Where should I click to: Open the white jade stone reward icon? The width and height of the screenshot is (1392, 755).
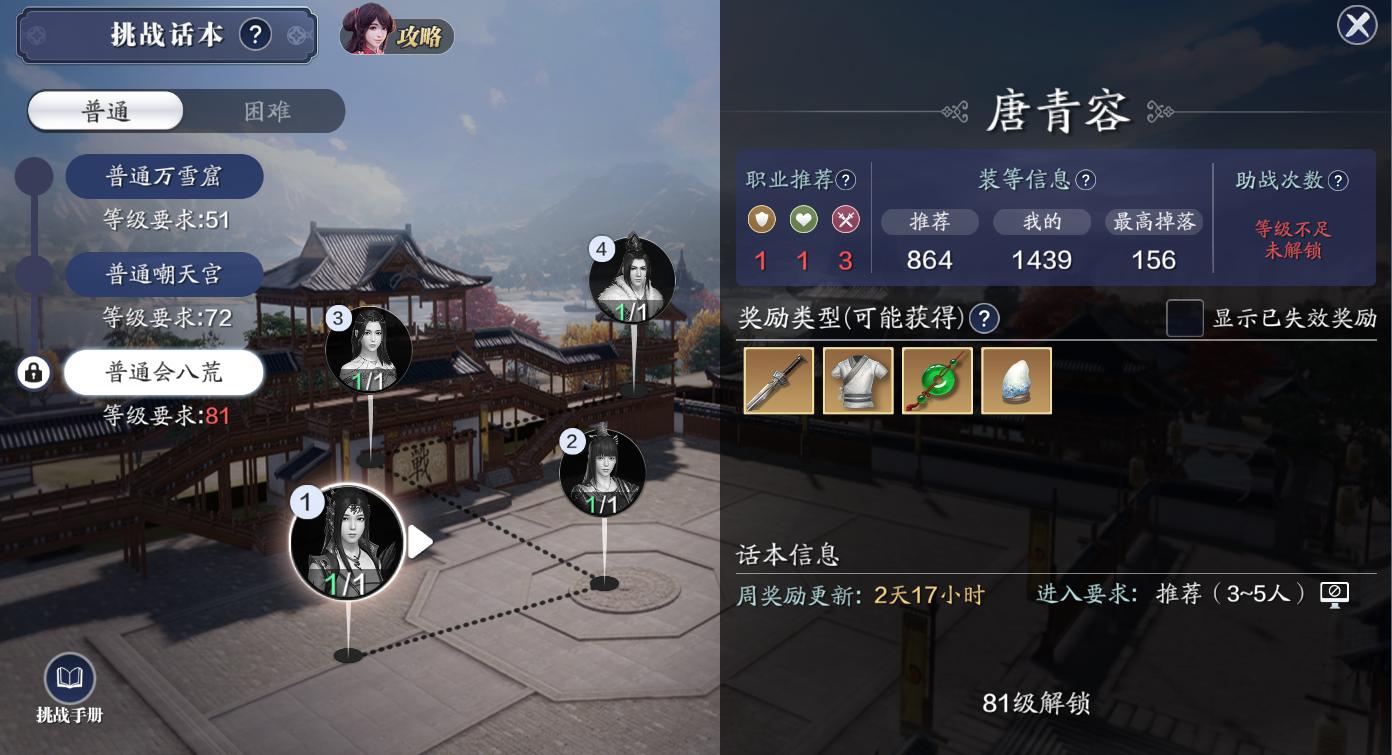(x=1018, y=380)
